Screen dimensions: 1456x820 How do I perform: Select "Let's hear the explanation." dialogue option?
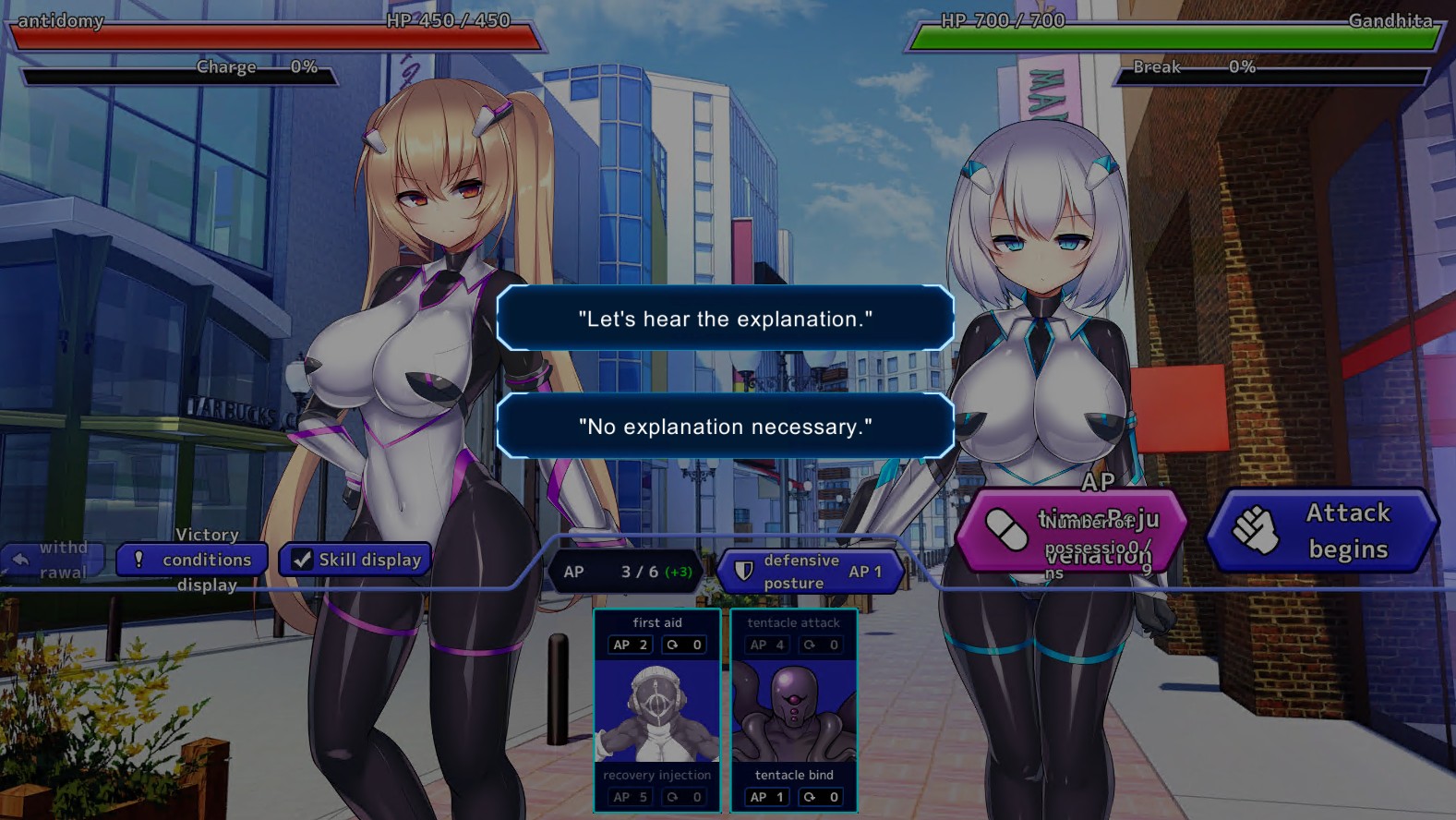pos(726,319)
